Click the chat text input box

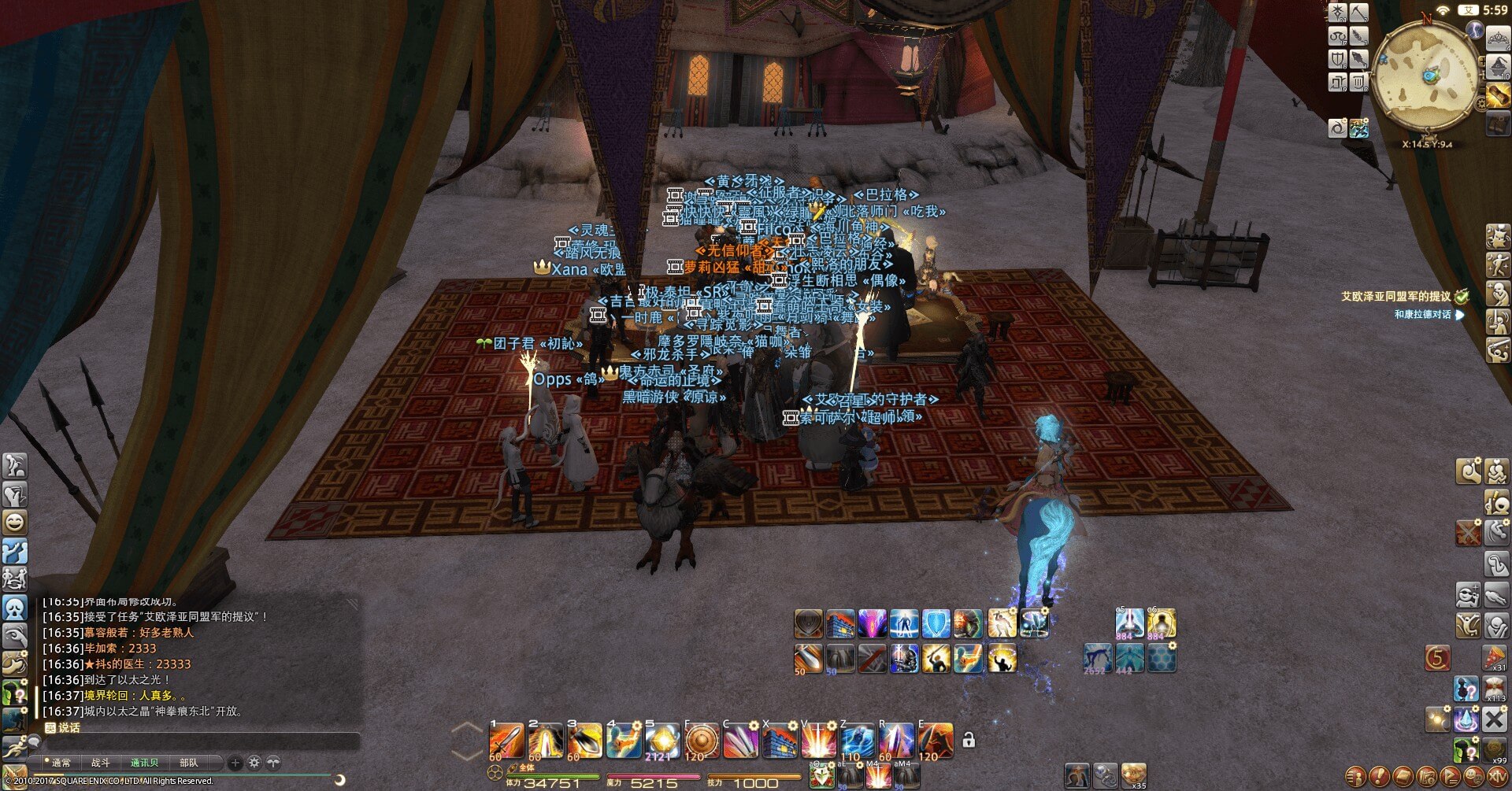click(x=197, y=743)
